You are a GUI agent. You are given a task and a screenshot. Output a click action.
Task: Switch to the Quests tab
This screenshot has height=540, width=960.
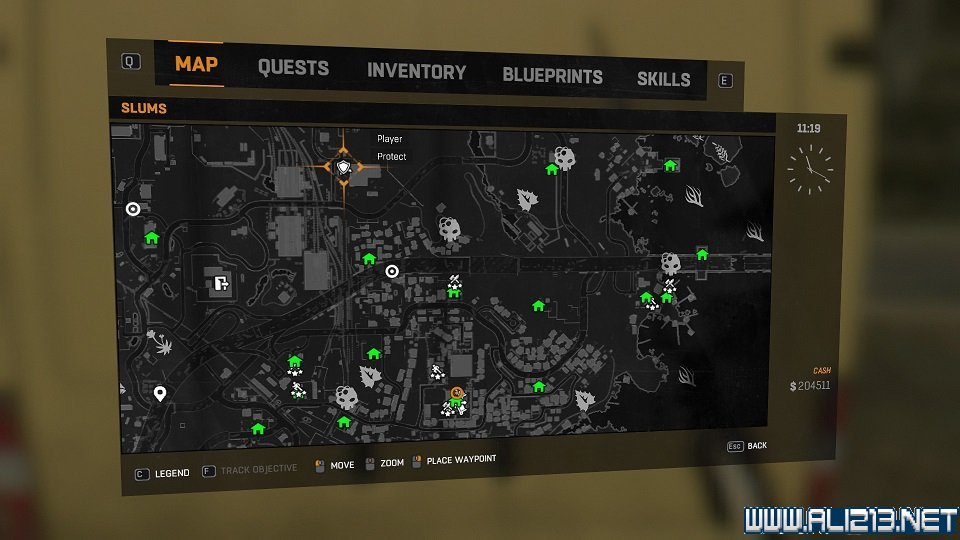click(x=293, y=68)
